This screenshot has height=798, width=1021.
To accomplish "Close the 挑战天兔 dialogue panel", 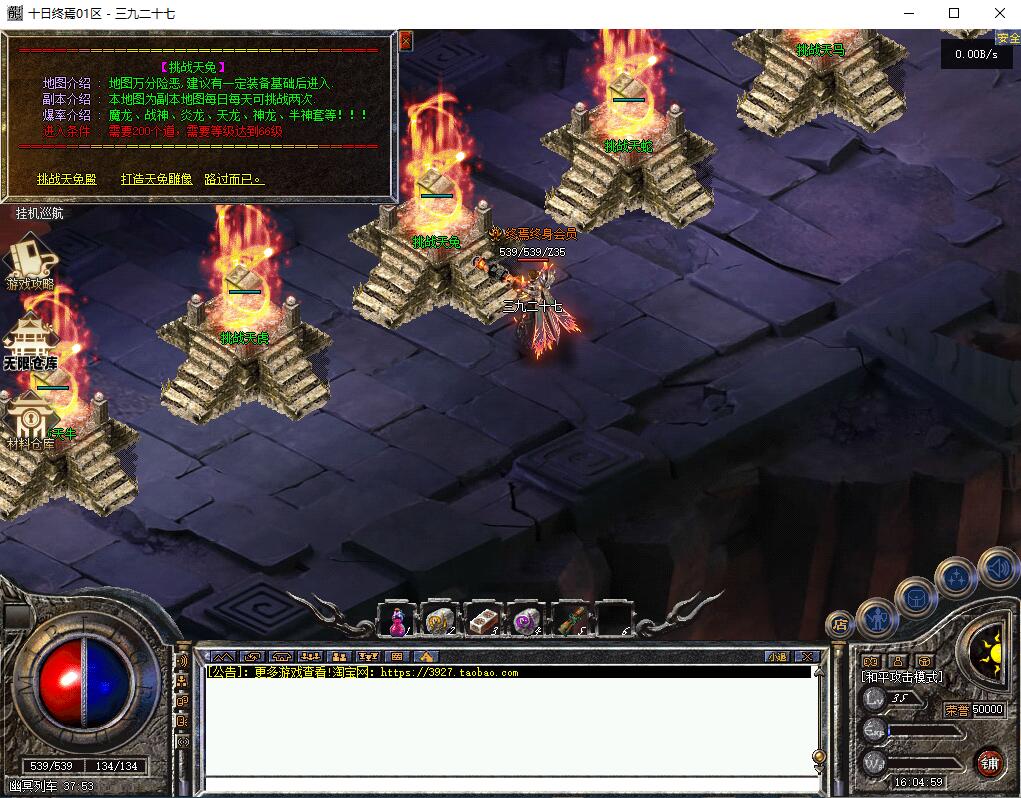I will [405, 41].
